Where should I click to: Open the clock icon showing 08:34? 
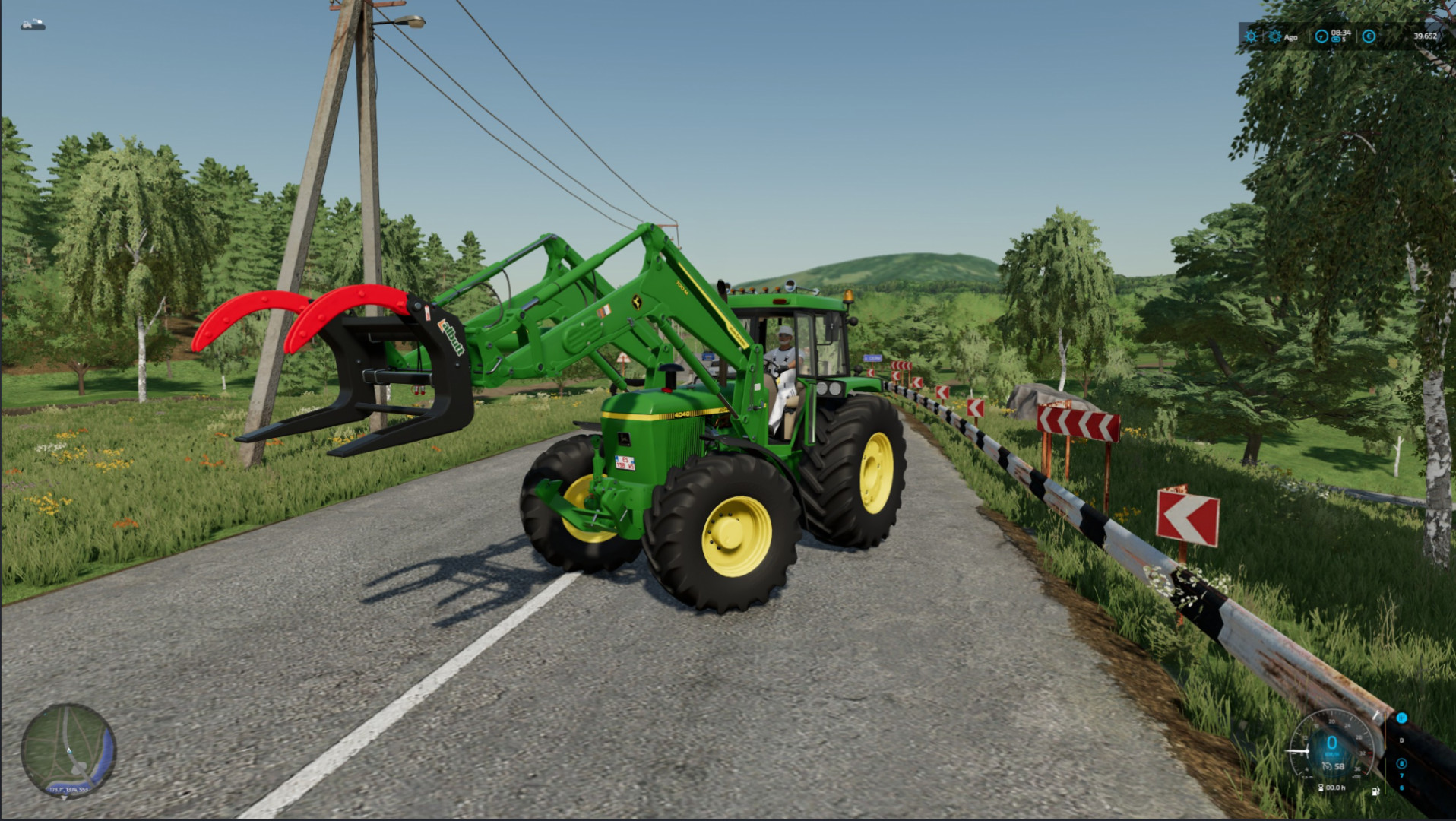(1322, 34)
